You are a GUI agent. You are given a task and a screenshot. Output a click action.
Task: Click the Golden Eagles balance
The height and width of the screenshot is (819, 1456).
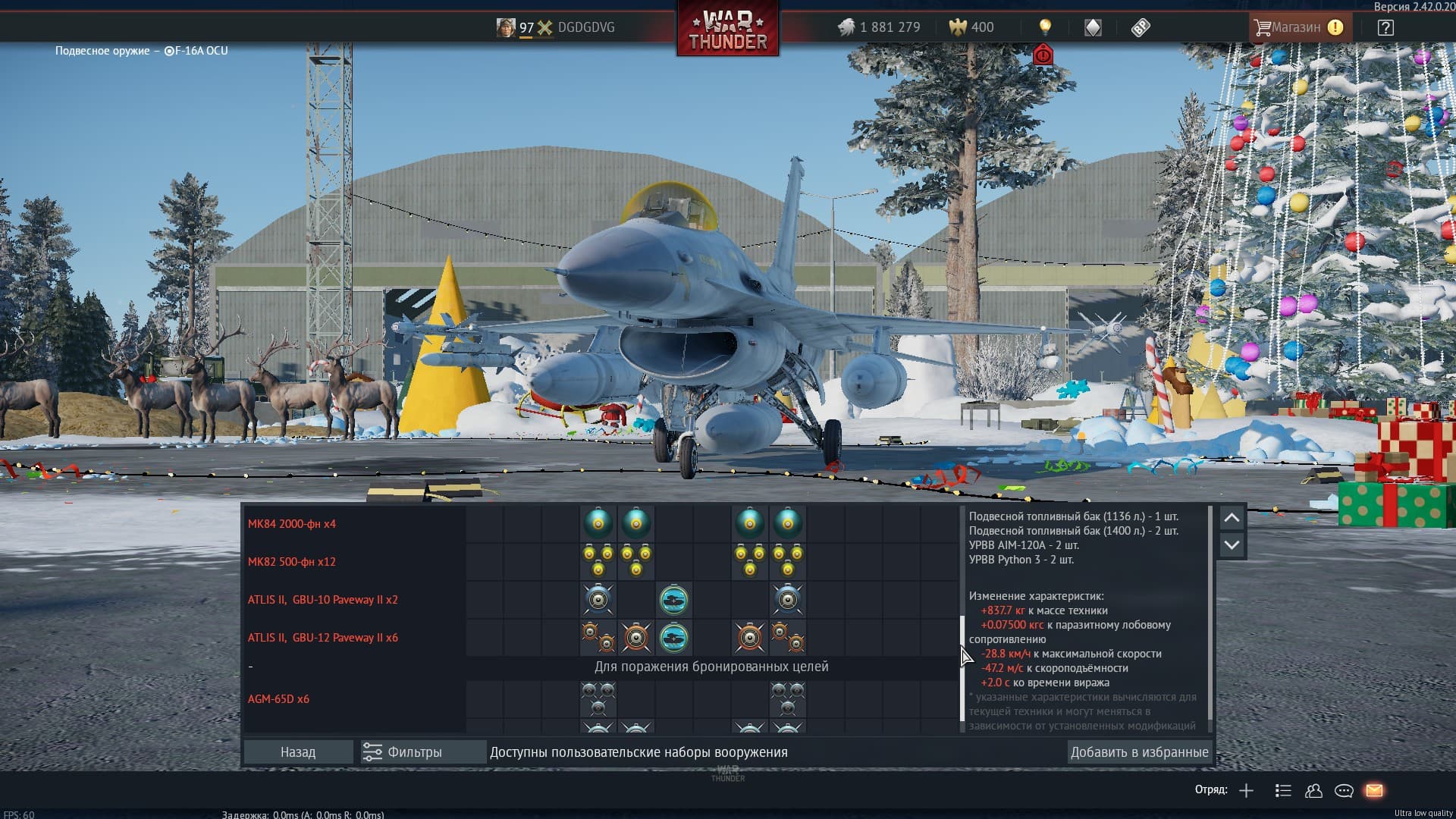click(971, 27)
